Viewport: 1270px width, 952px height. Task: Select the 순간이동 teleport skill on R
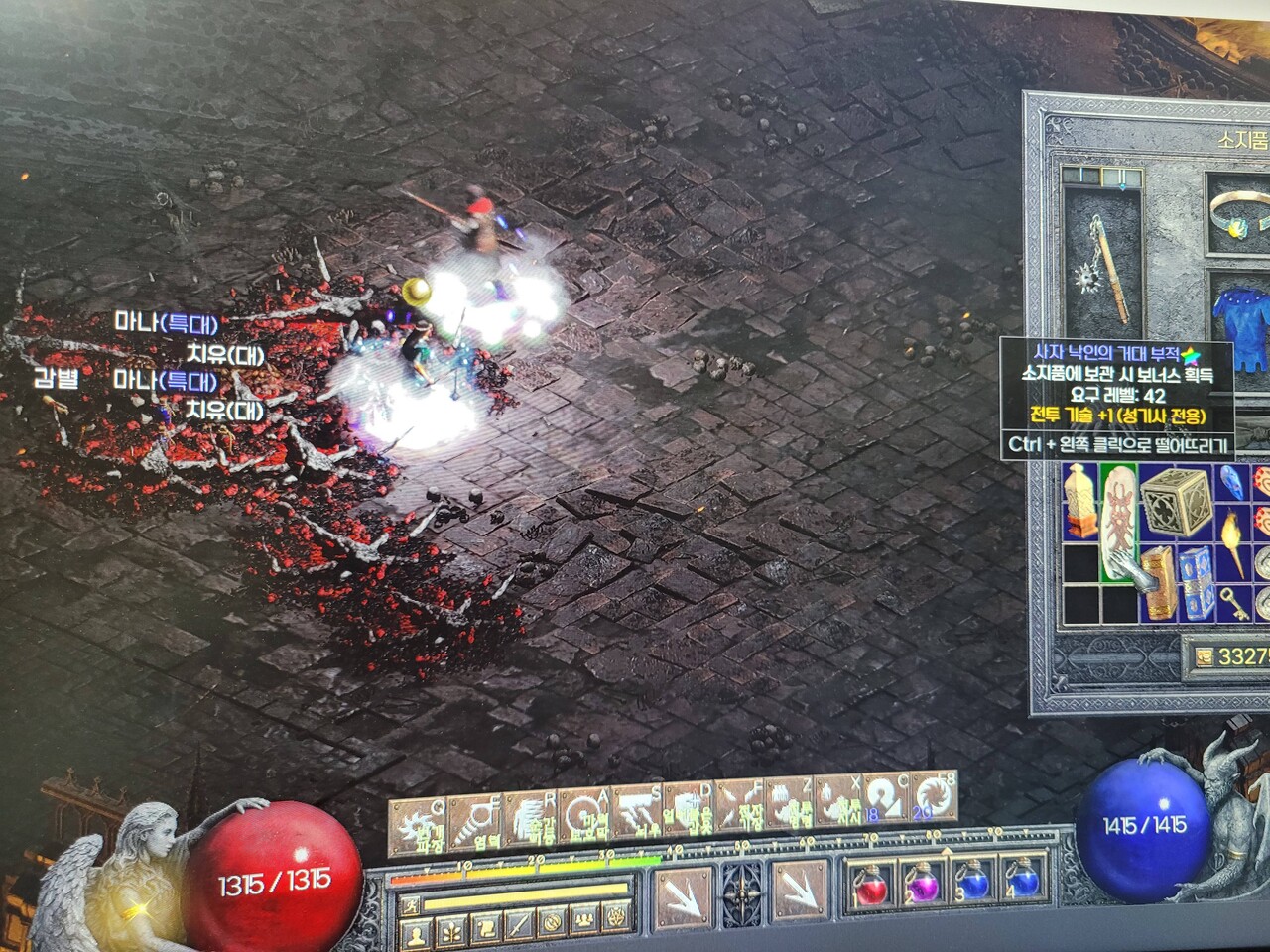click(533, 817)
